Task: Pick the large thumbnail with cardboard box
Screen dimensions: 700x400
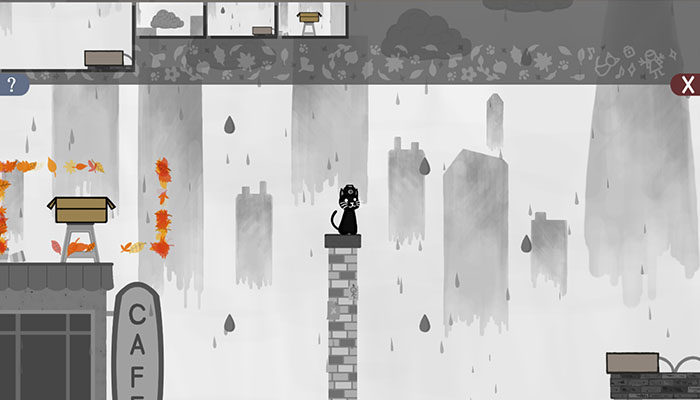Action: coord(66,35)
